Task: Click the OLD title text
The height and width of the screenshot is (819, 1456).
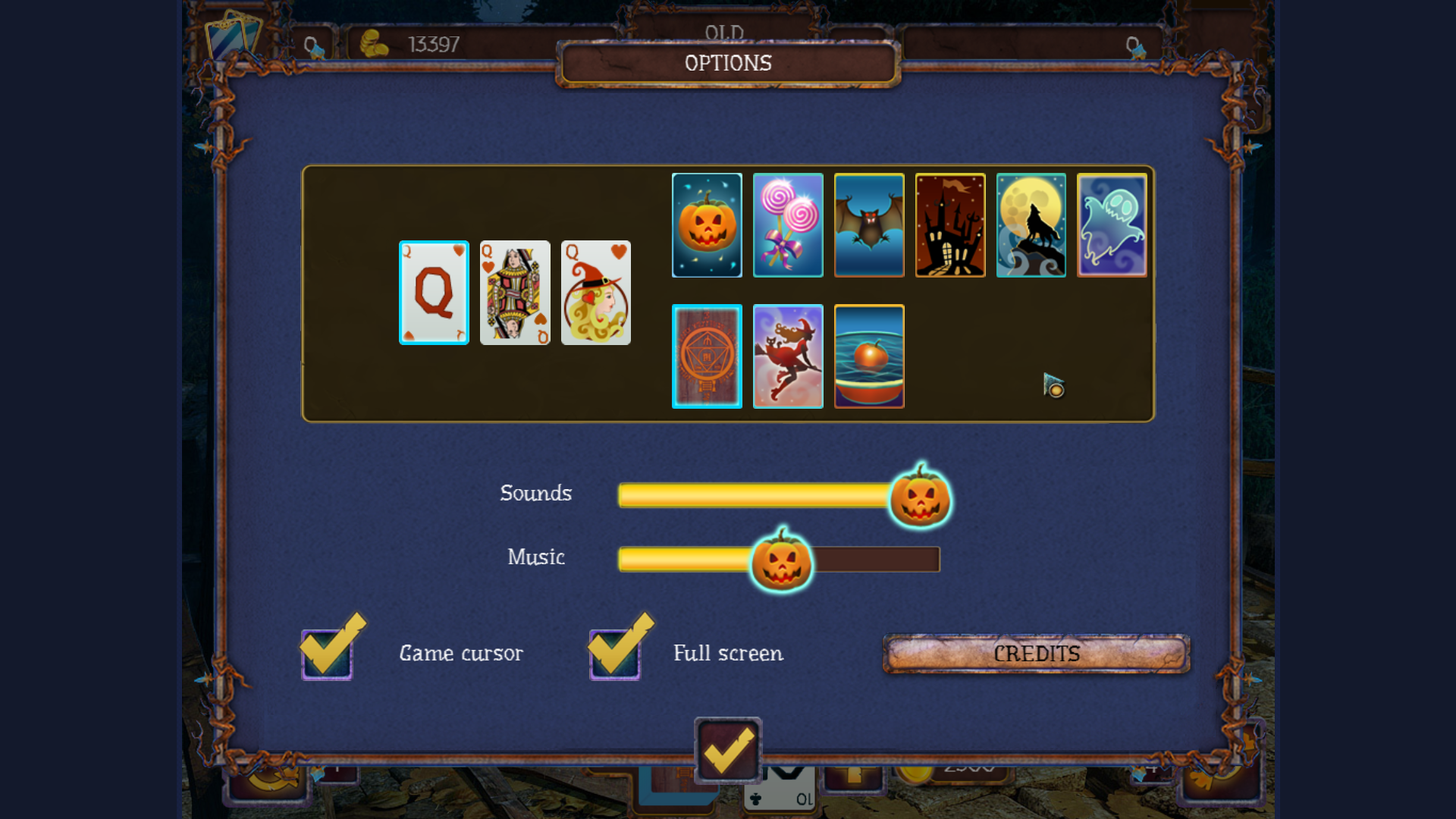Action: 726,33
